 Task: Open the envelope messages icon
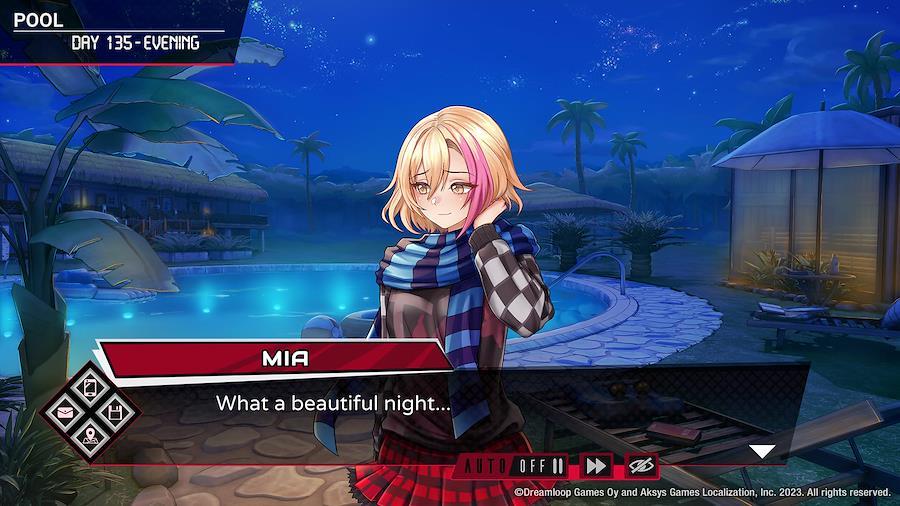65,411
